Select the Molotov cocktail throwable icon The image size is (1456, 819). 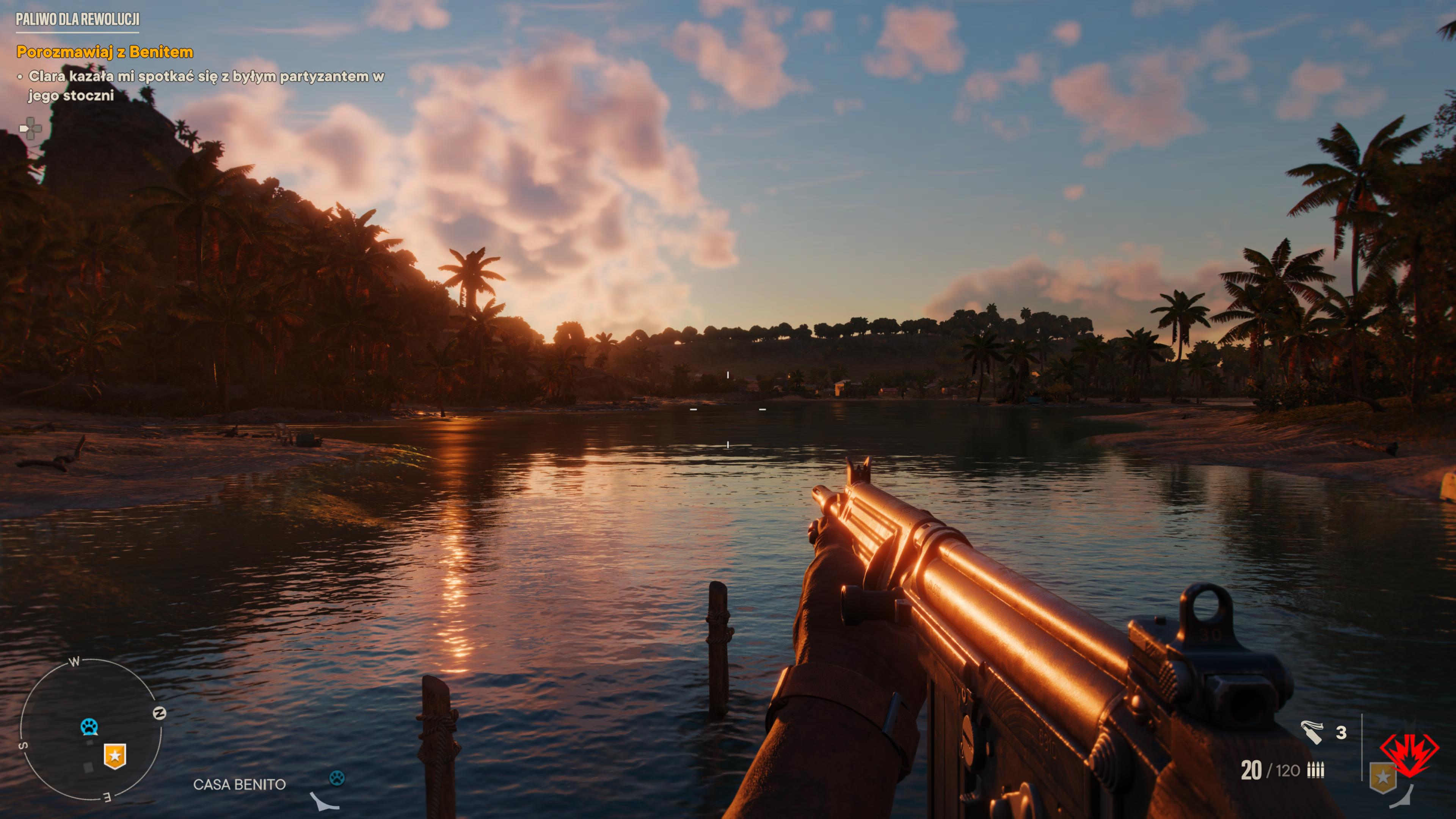1311,732
